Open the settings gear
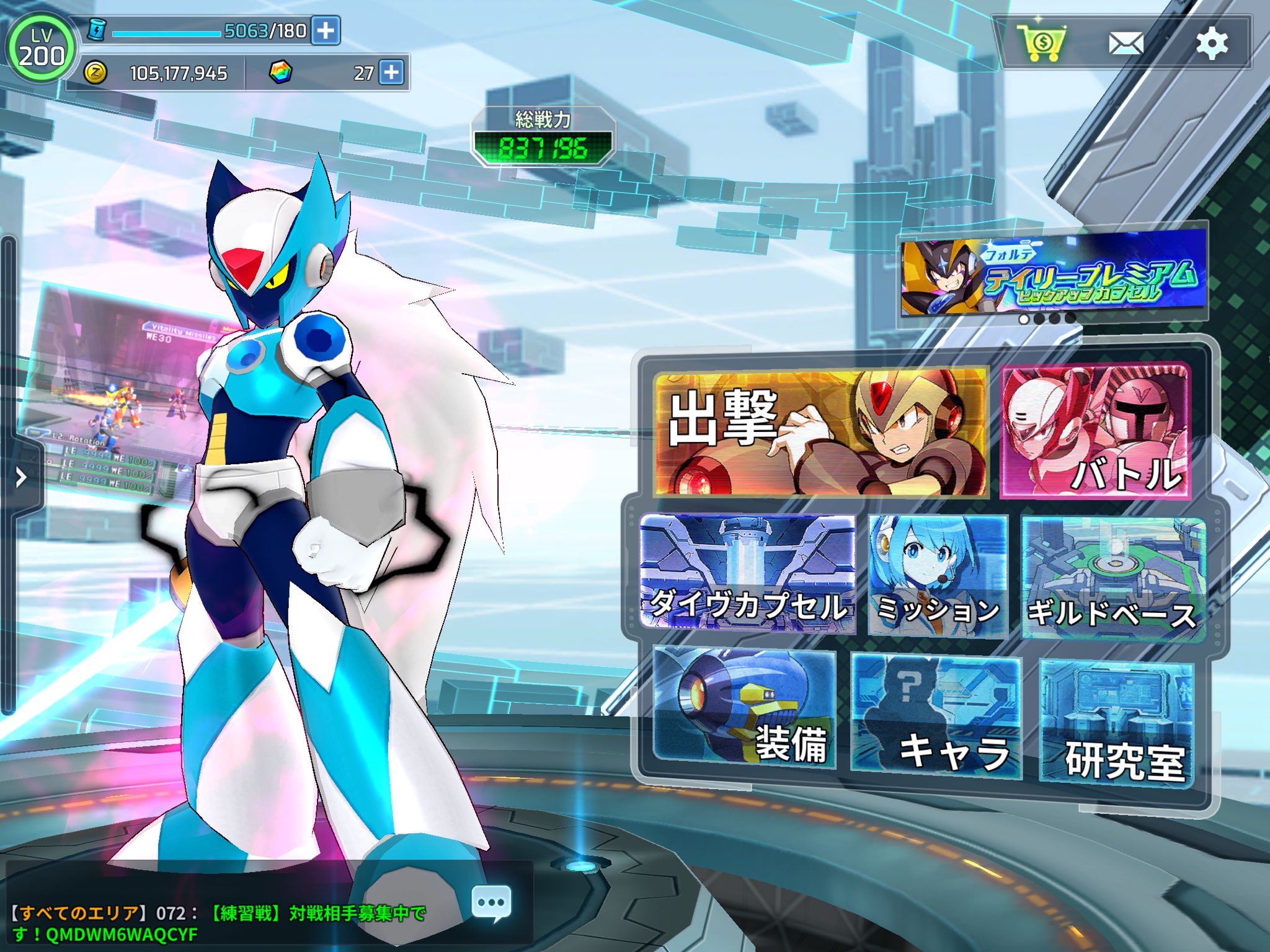This screenshot has width=1270, height=952. (x=1212, y=42)
